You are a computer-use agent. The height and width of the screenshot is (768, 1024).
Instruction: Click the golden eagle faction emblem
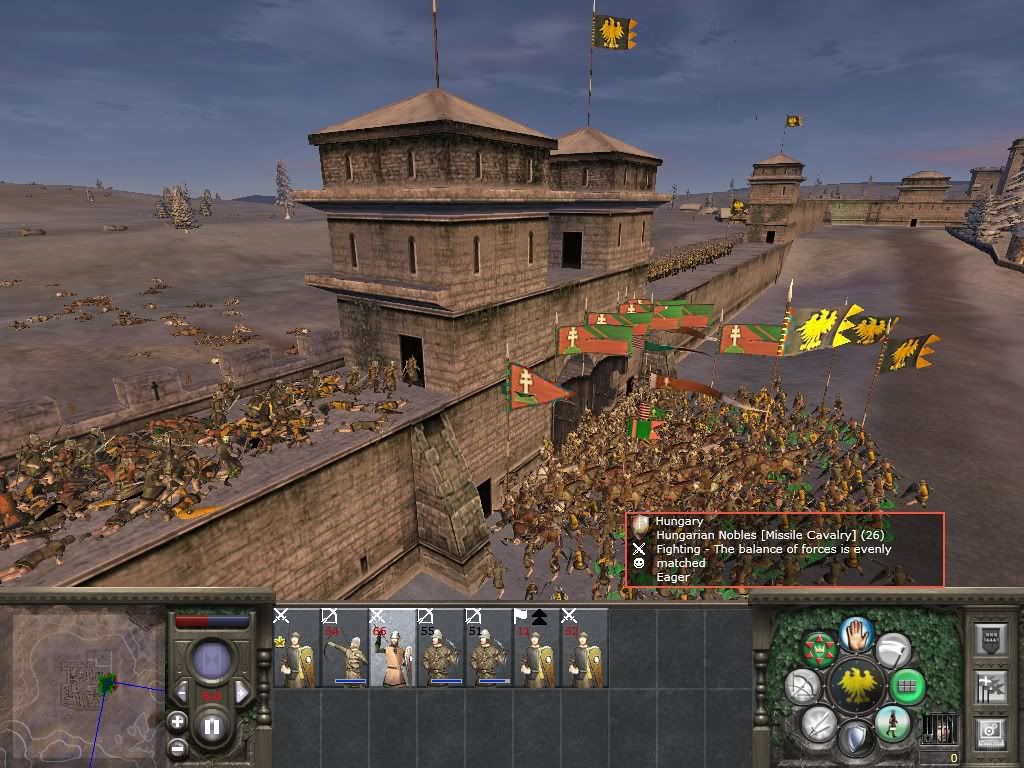(x=856, y=686)
